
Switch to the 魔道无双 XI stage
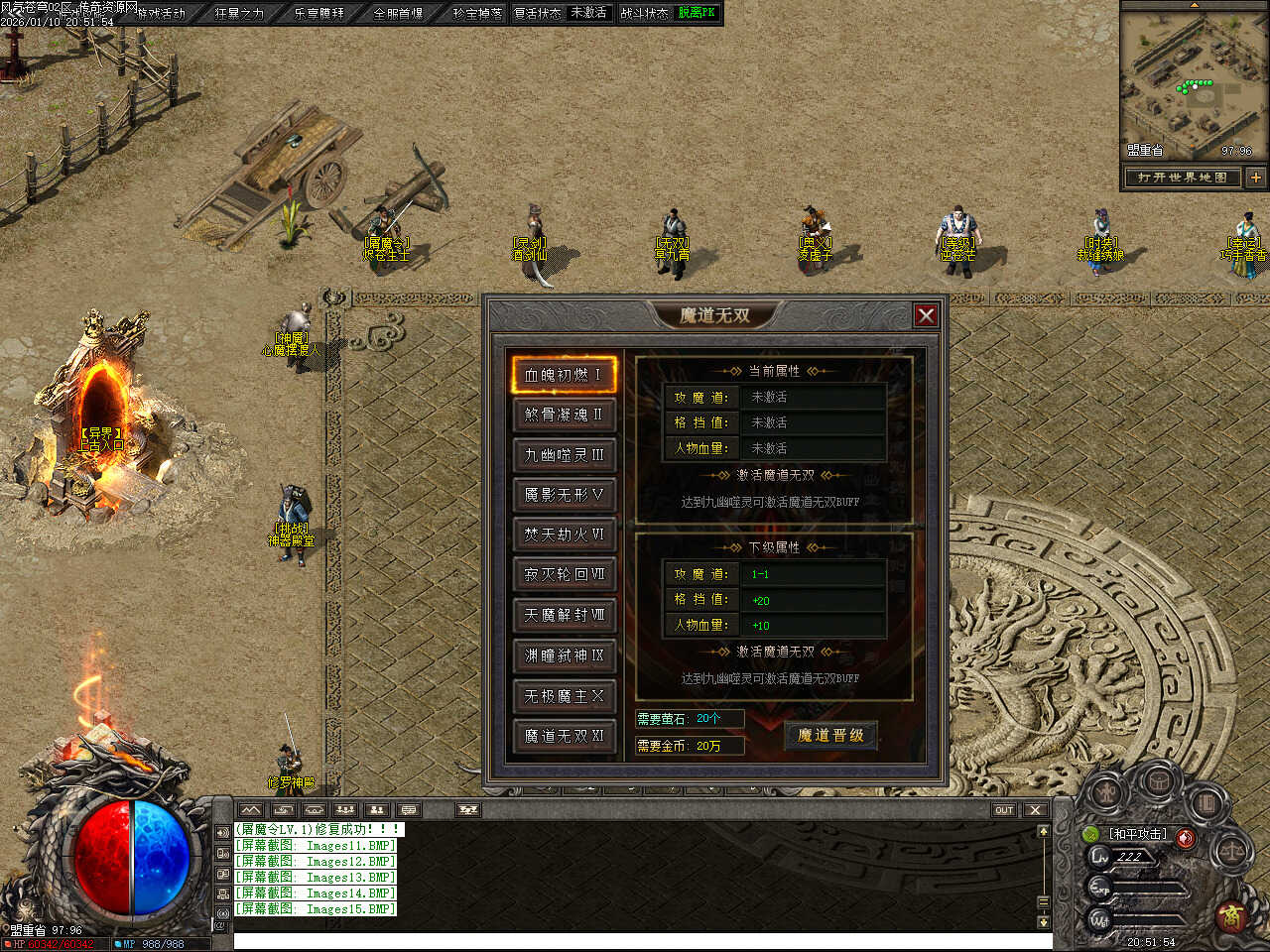[x=564, y=736]
